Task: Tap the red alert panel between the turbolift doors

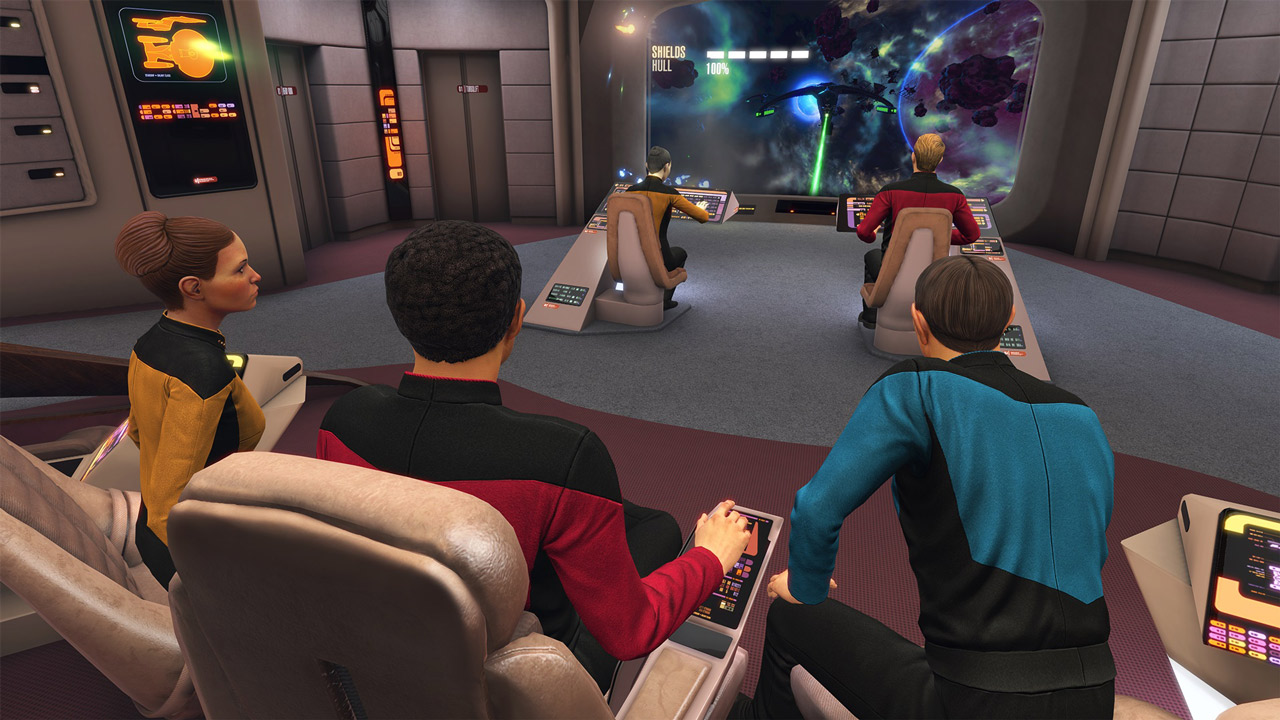Action: coord(390,130)
